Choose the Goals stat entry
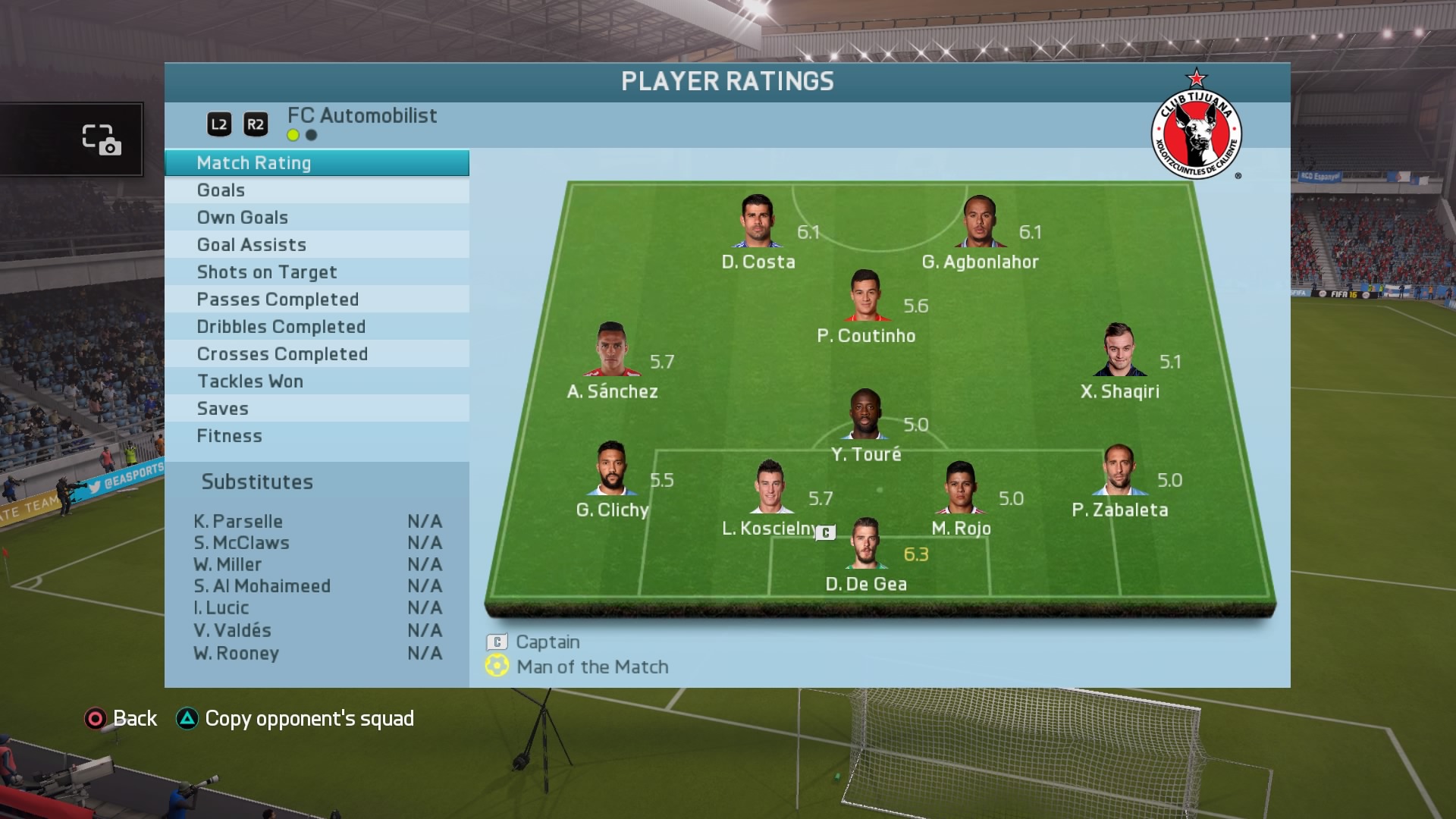Image resolution: width=1456 pixels, height=819 pixels. coord(316,190)
